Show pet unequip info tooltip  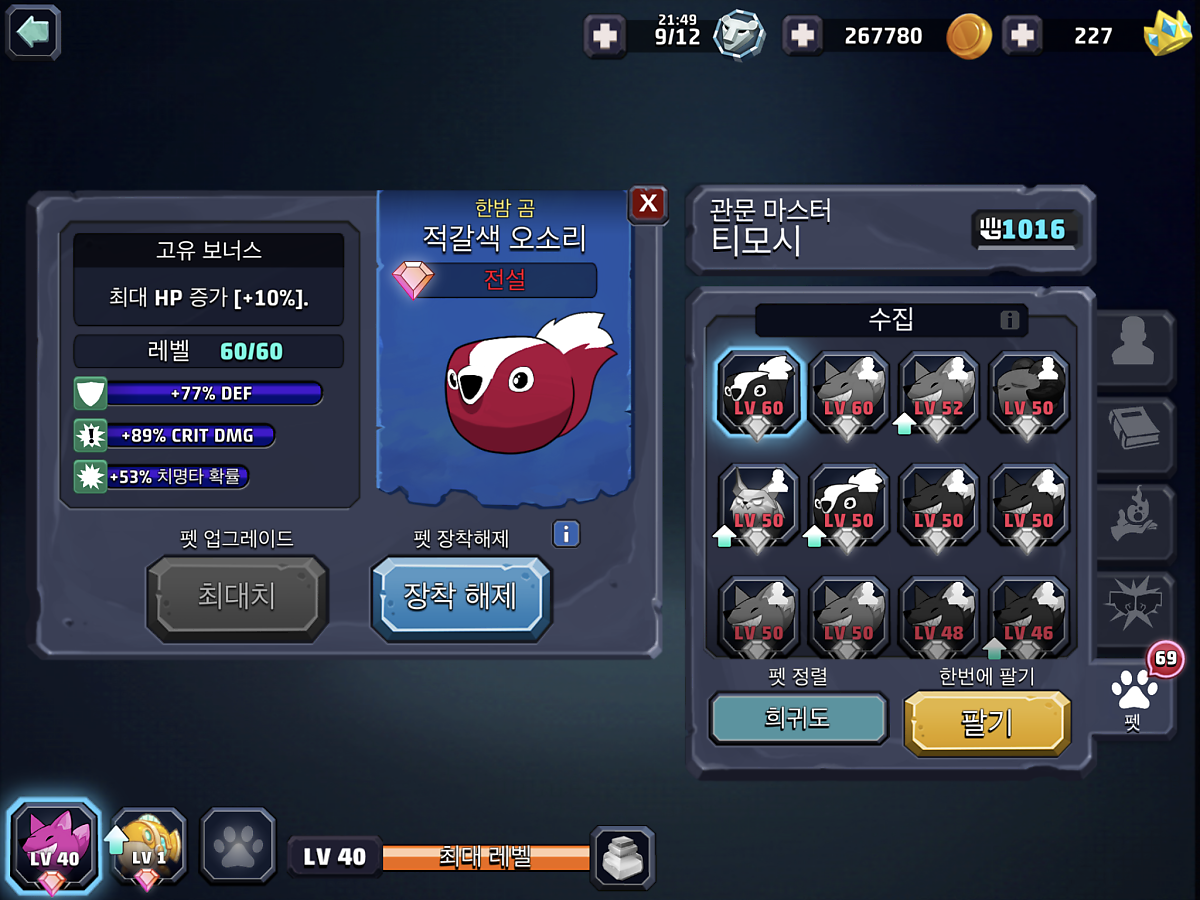tap(566, 534)
